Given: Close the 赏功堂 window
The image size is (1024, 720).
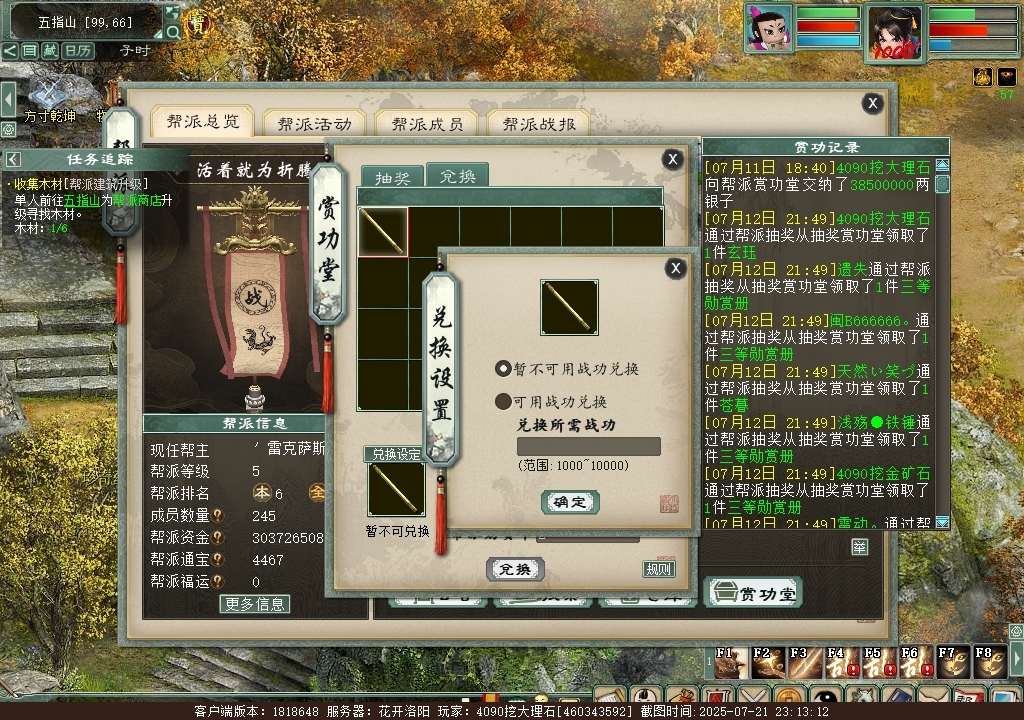Looking at the screenshot, I should [673, 159].
